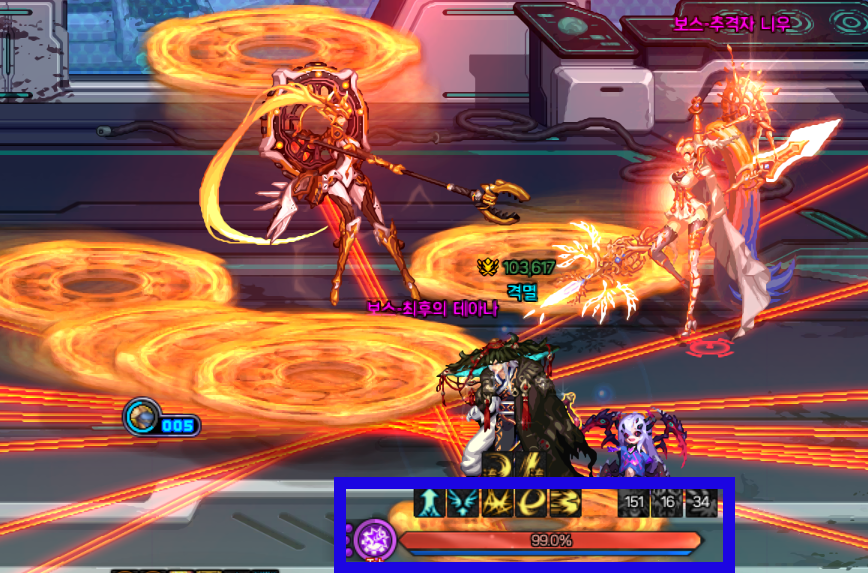Image resolution: width=868 pixels, height=573 pixels.
Task: Activate the yellow starburst skill icon
Action: click(496, 502)
